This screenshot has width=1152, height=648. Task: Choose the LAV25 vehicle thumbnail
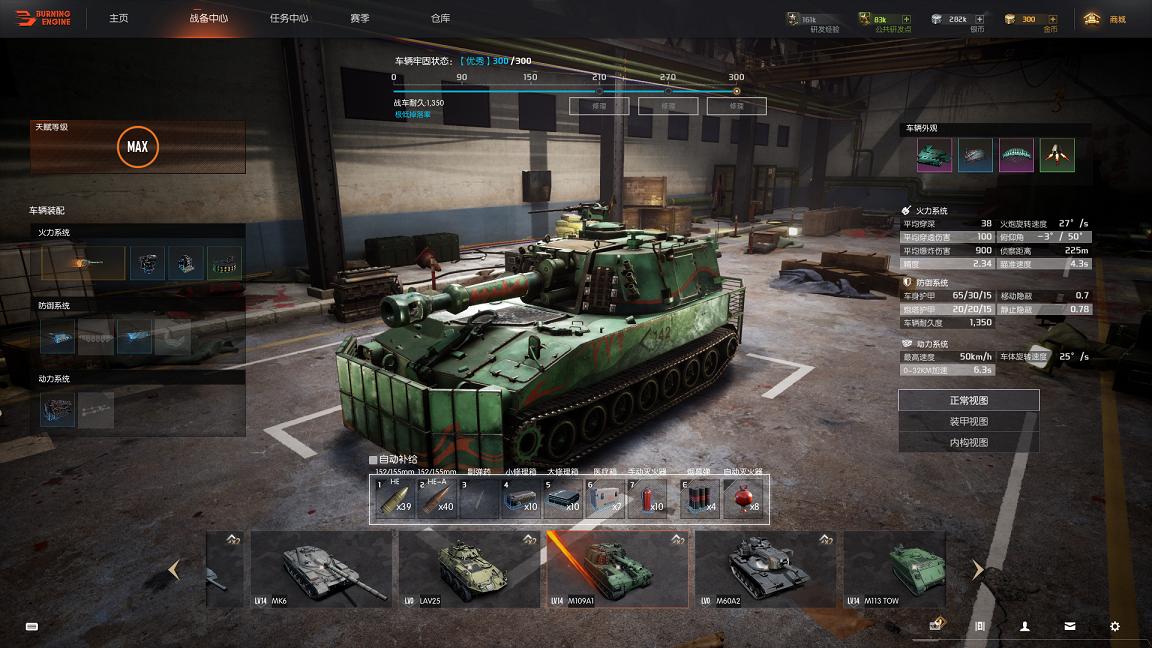(x=468, y=569)
